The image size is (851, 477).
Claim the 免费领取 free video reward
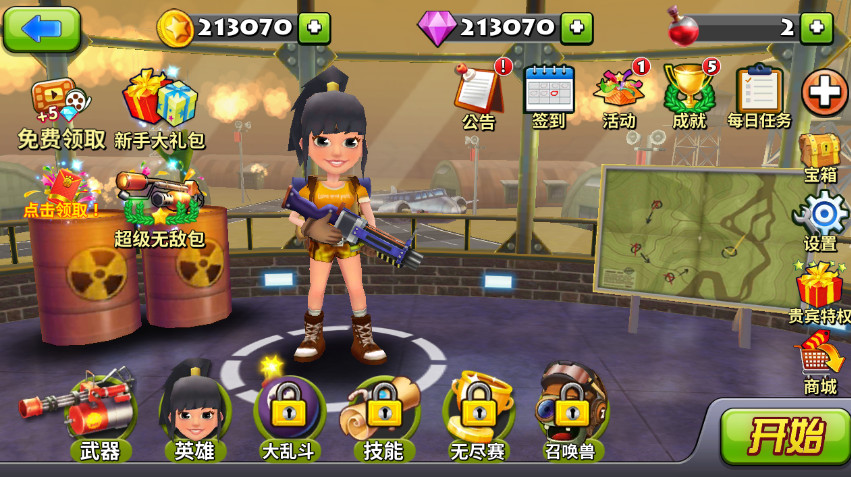[60, 110]
